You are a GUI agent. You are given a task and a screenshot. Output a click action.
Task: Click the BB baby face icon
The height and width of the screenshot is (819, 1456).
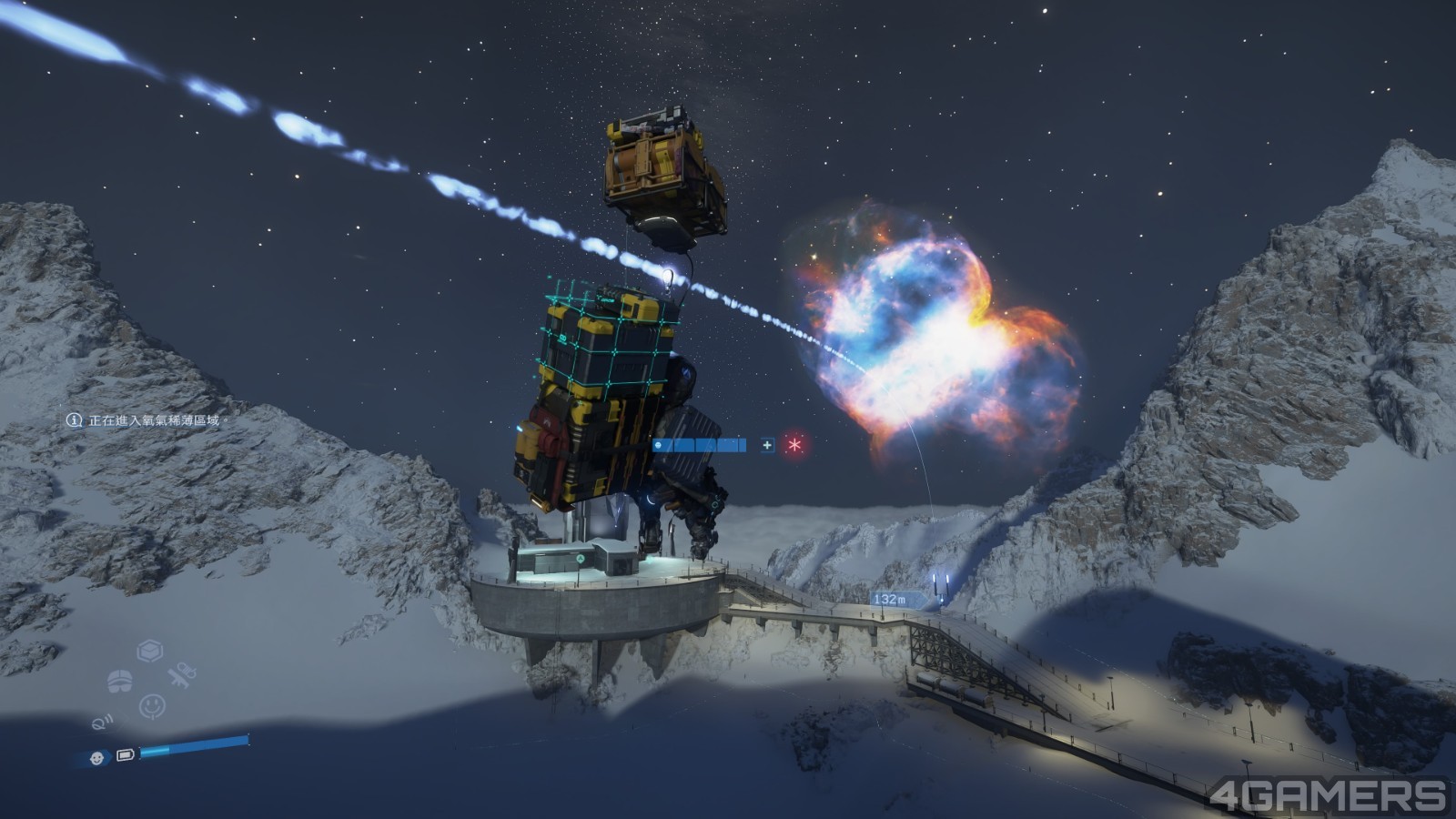[96, 757]
